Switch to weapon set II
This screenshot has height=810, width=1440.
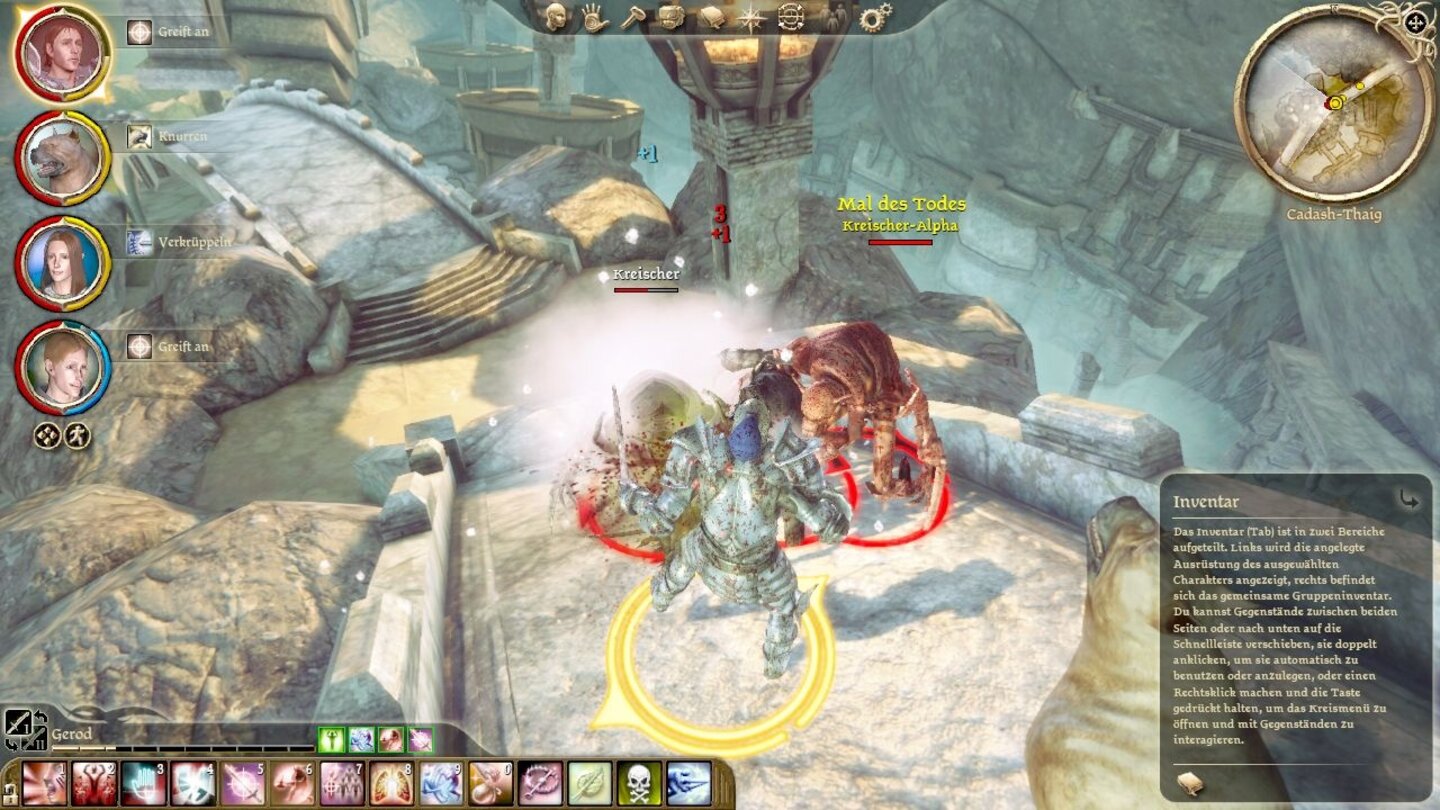(37, 742)
